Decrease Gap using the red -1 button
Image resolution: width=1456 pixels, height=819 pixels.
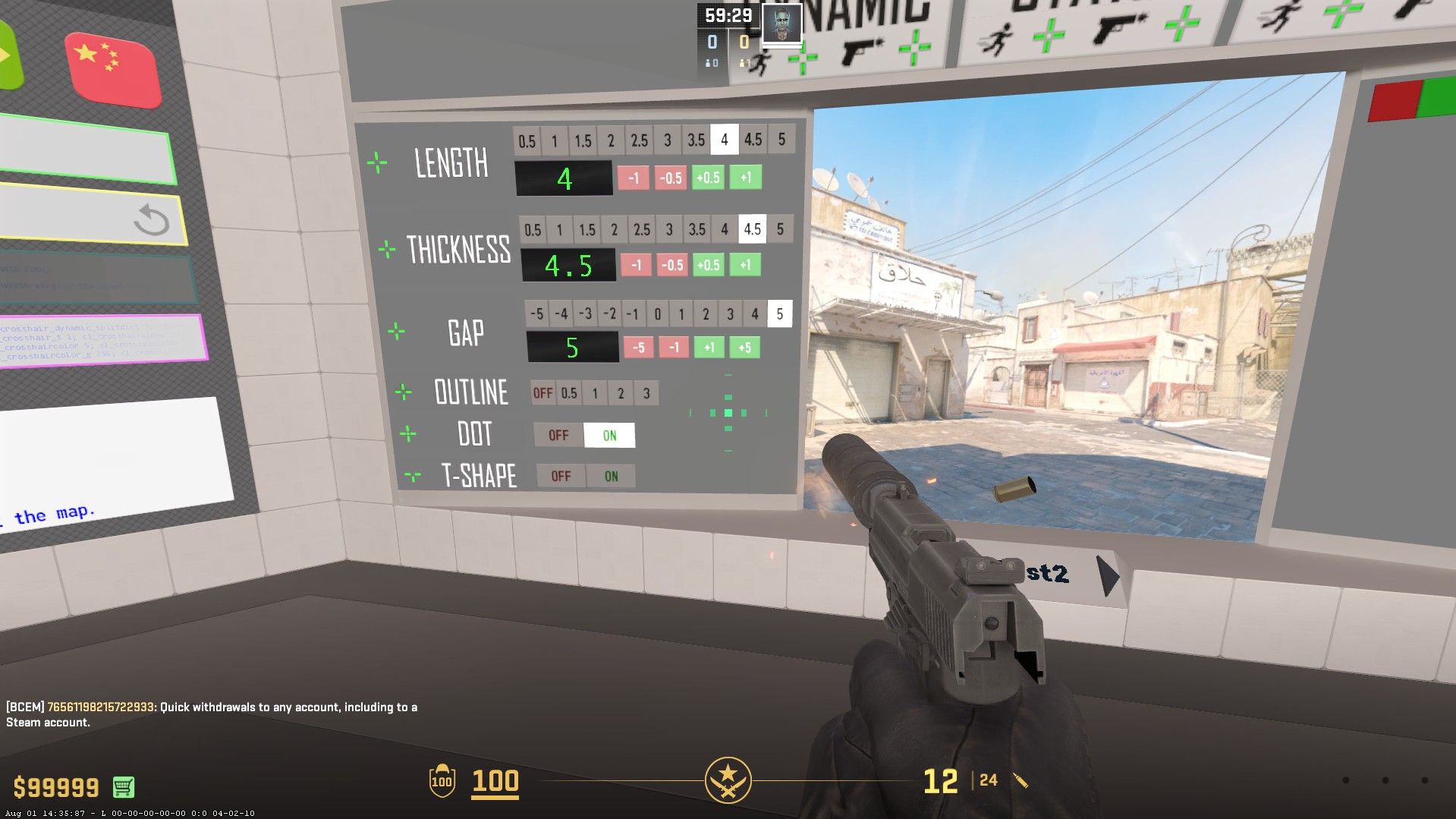[674, 348]
